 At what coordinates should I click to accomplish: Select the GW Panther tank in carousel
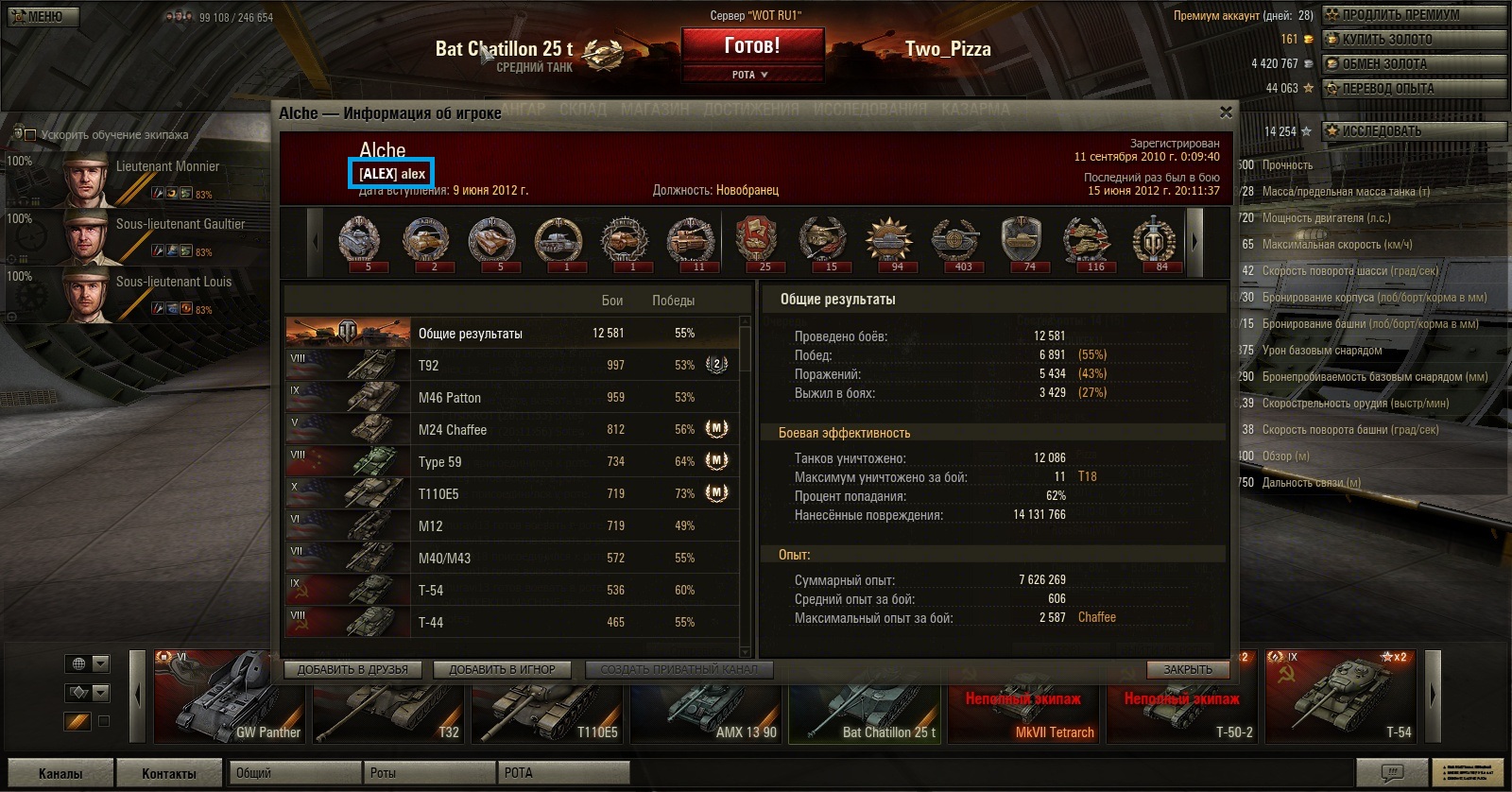230,697
